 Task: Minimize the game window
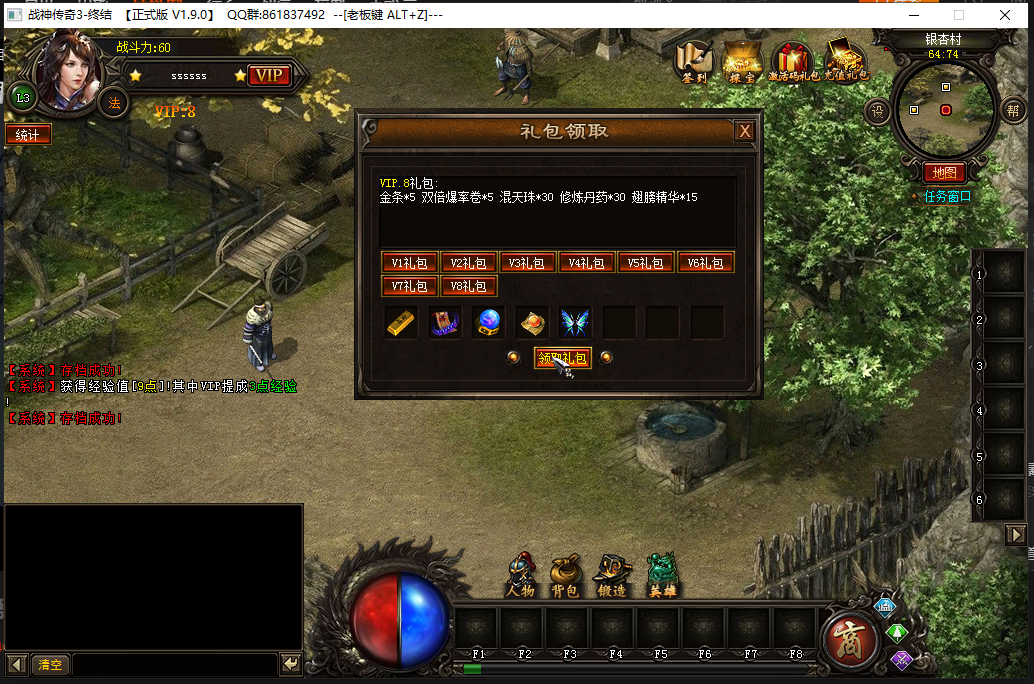tap(913, 15)
